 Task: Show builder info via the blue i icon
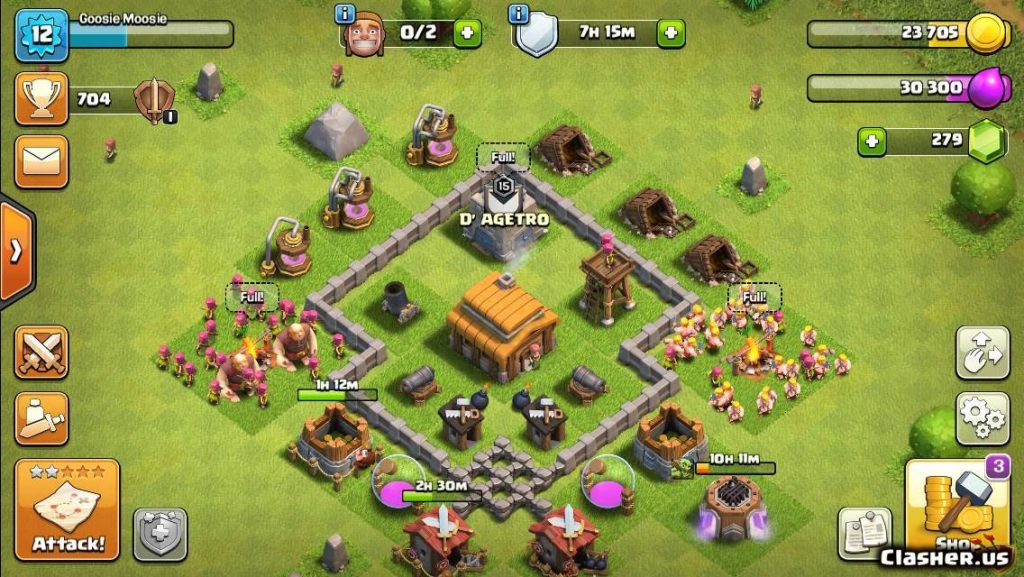tap(347, 13)
